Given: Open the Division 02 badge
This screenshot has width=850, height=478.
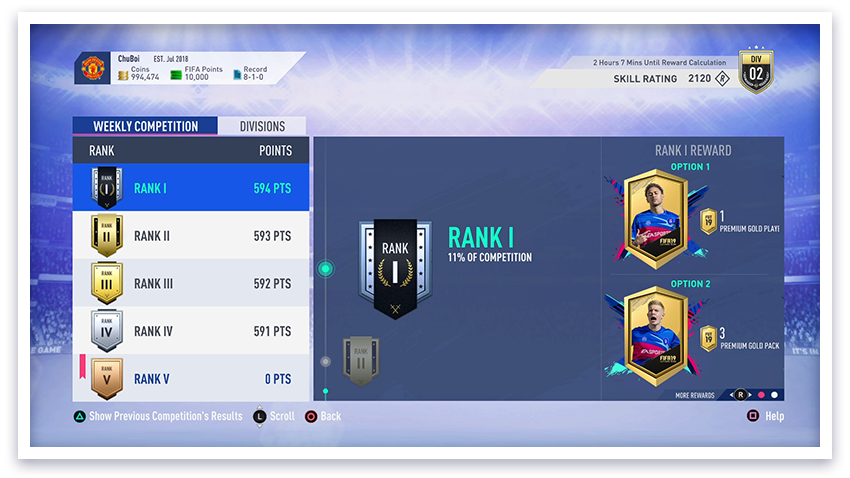Looking at the screenshot, I should coord(757,72).
